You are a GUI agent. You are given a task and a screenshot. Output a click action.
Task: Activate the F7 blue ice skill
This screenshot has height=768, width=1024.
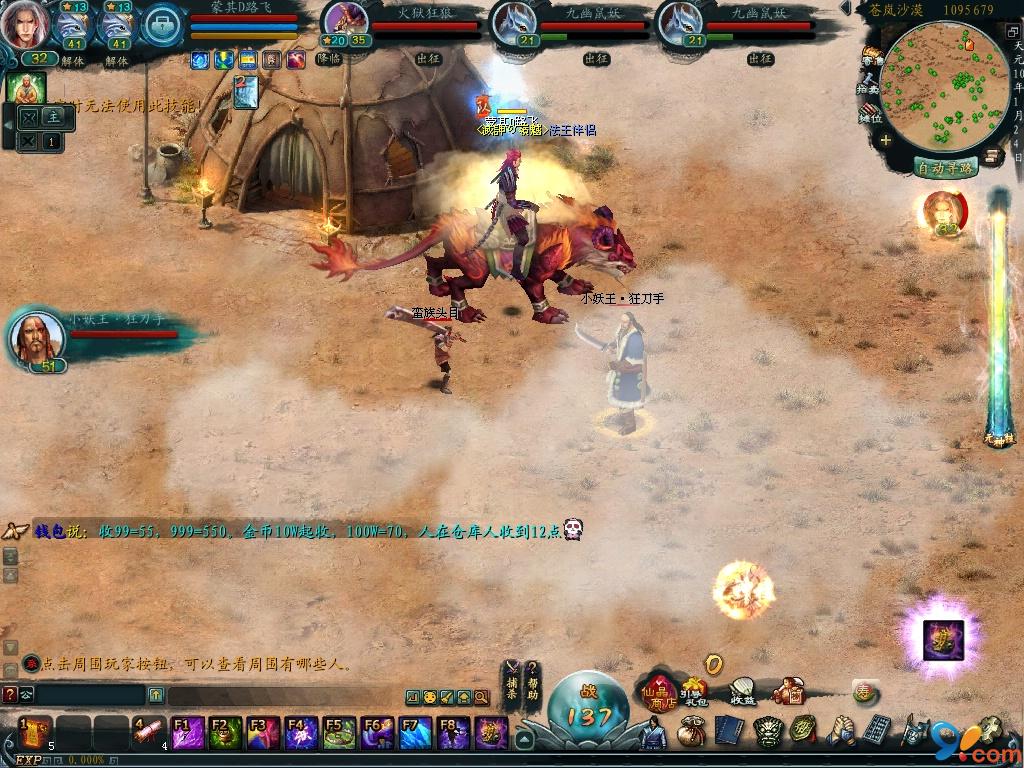click(x=416, y=734)
